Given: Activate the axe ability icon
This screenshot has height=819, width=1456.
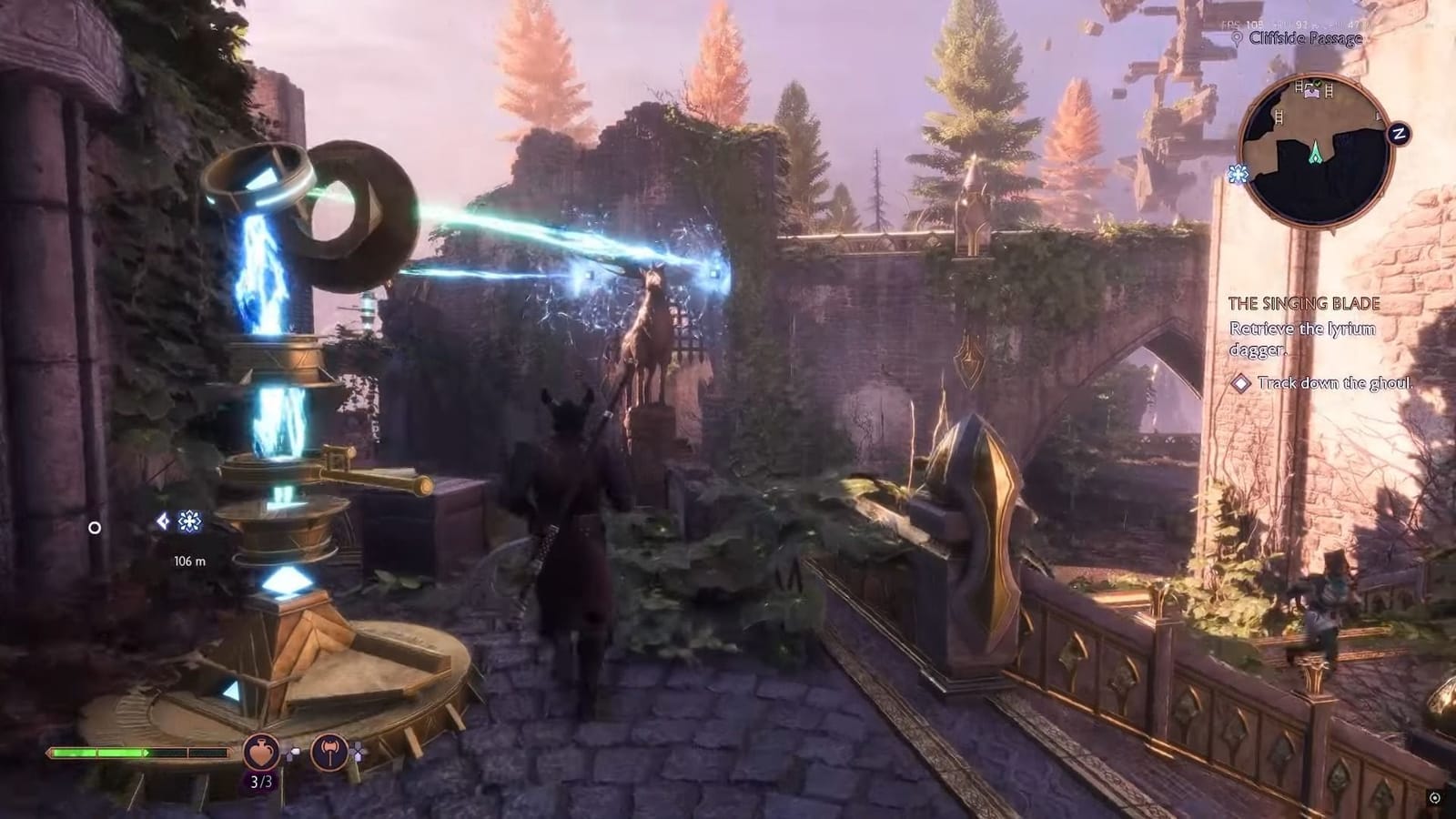Looking at the screenshot, I should tap(330, 753).
